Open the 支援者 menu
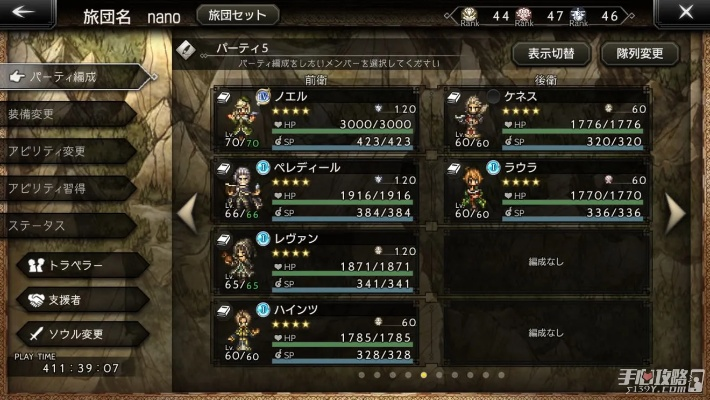This screenshot has height=400, width=710. click(80, 299)
